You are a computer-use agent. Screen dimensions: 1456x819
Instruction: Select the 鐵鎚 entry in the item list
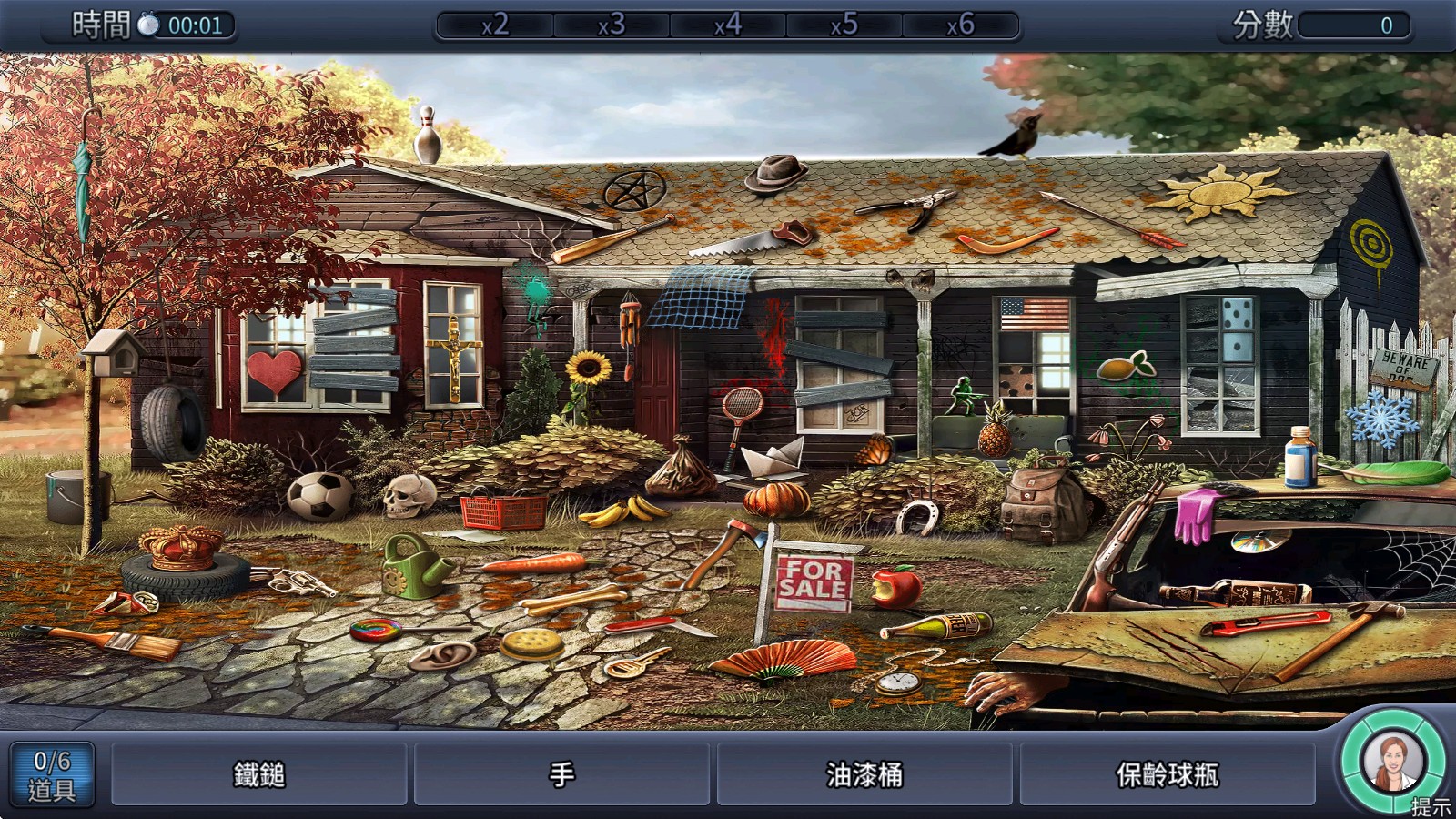click(x=259, y=774)
